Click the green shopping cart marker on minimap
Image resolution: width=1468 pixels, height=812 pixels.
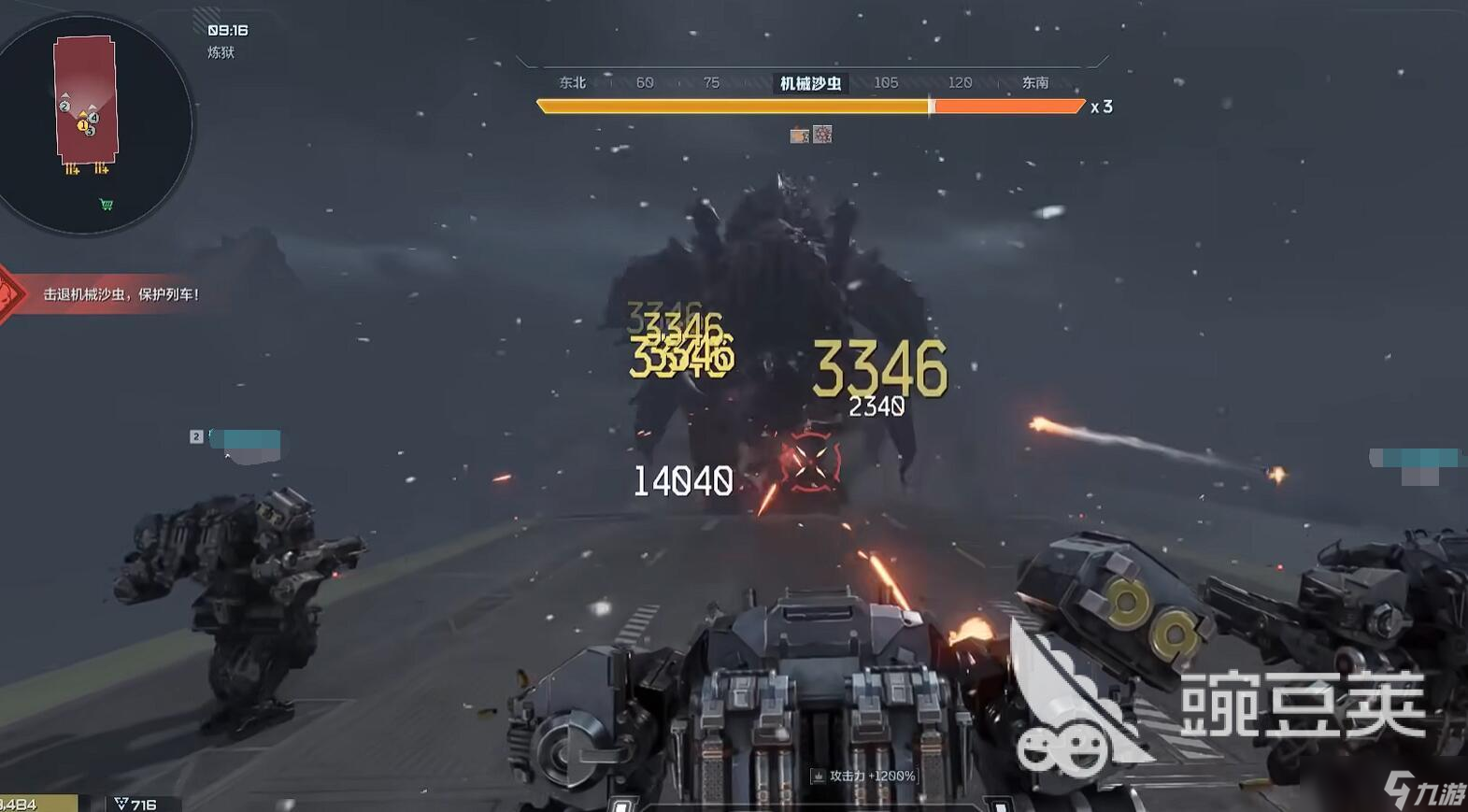107,204
